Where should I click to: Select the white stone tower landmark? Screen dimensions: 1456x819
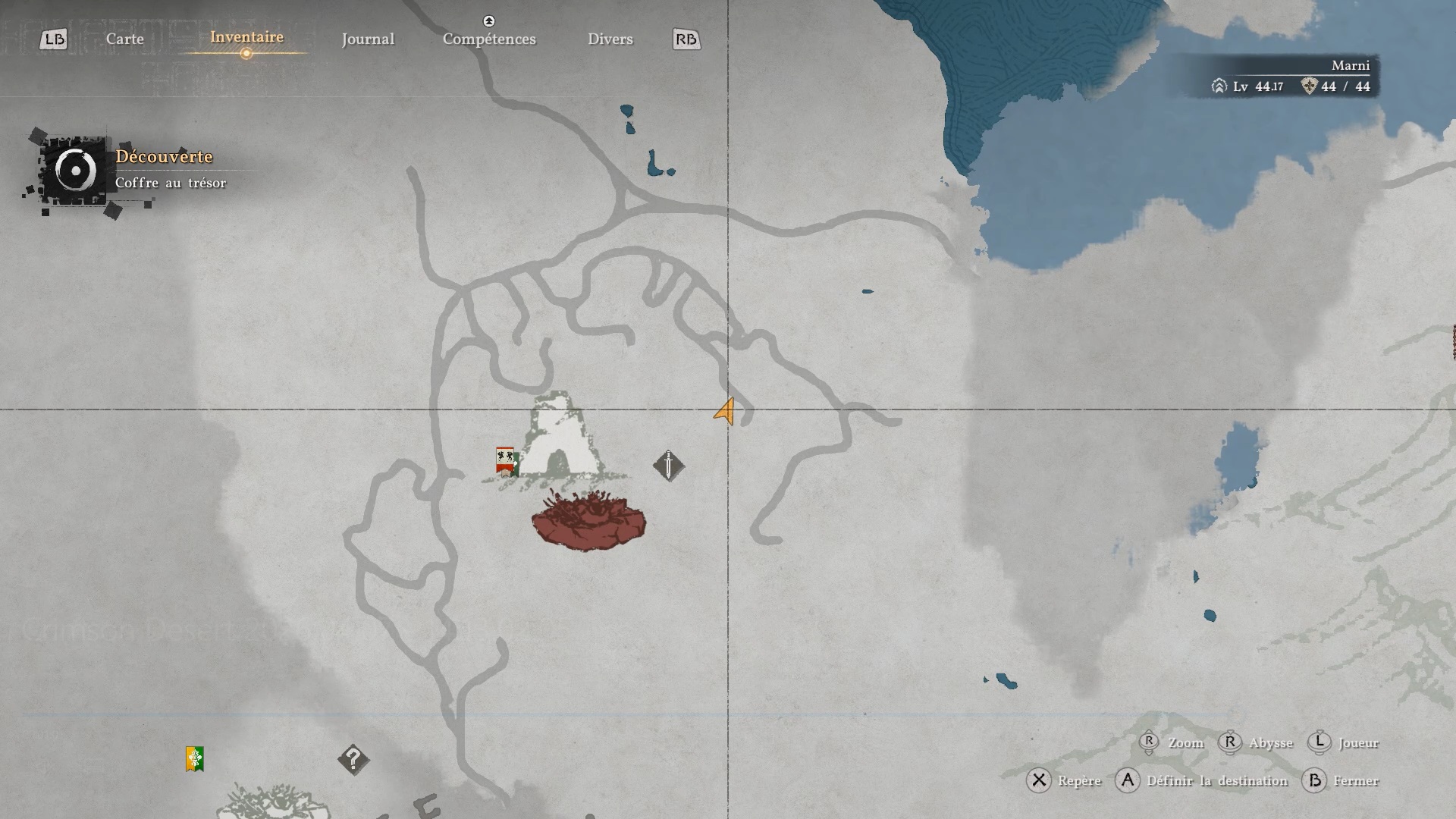coord(560,437)
